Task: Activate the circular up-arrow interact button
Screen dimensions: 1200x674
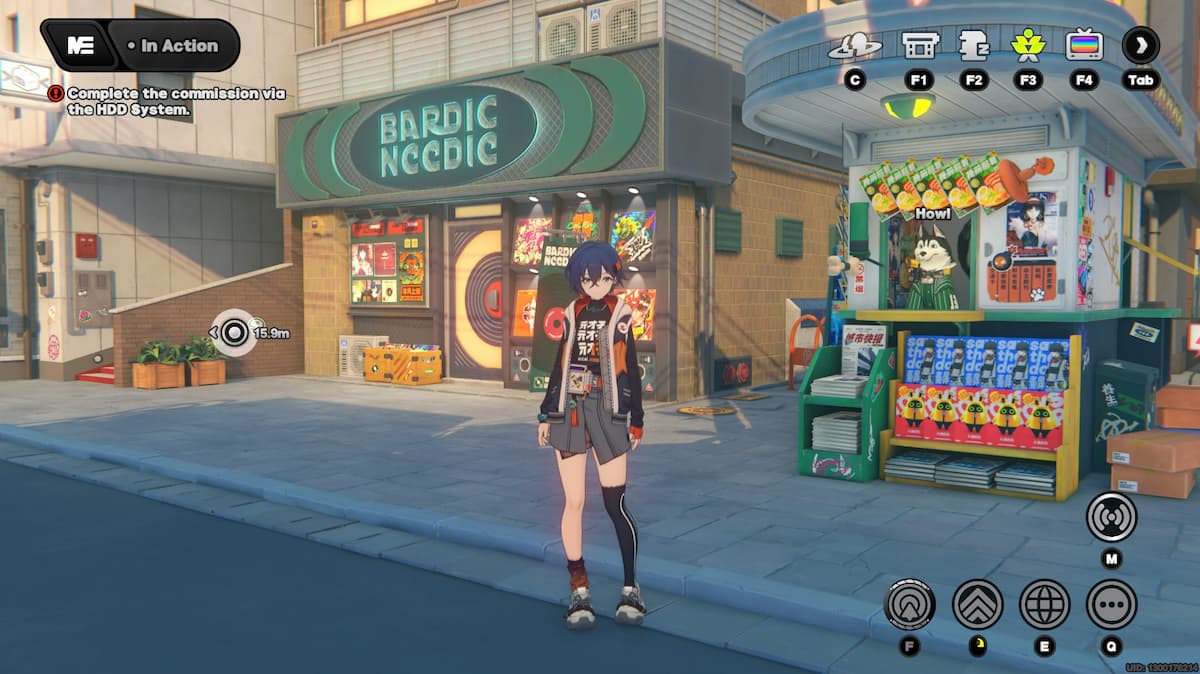Action: 910,604
